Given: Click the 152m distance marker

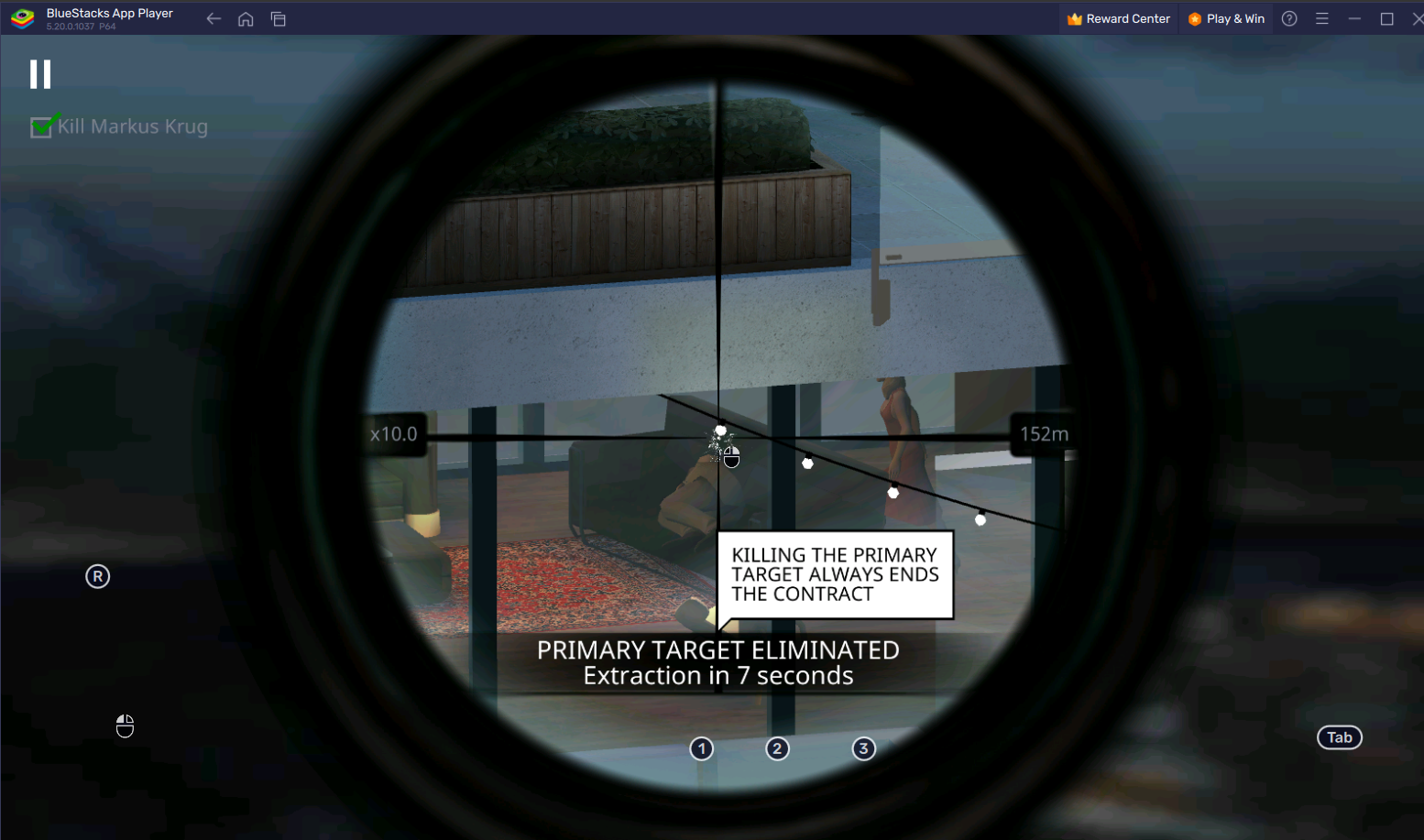Looking at the screenshot, I should (x=1044, y=433).
